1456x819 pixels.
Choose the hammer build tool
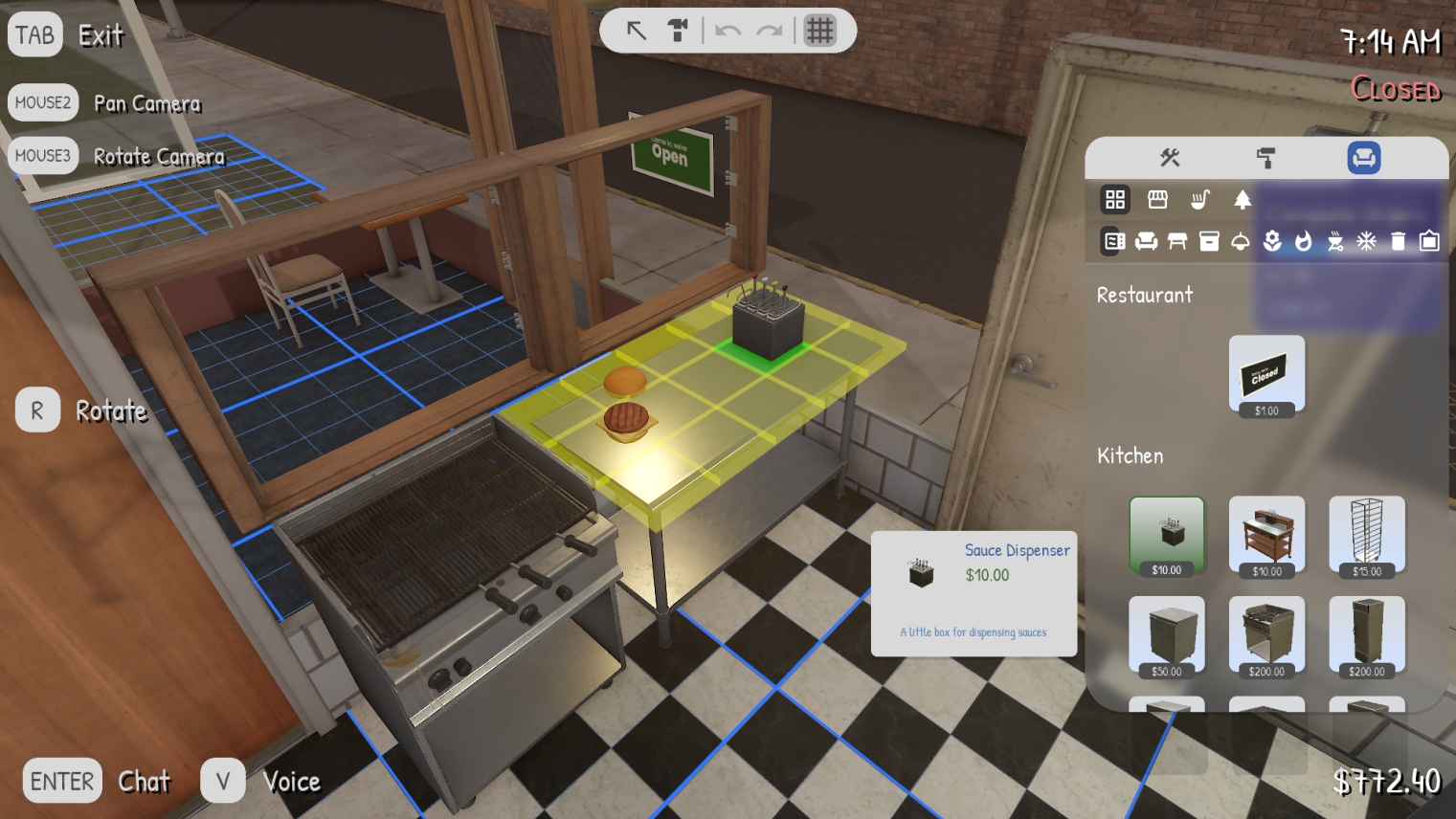678,31
